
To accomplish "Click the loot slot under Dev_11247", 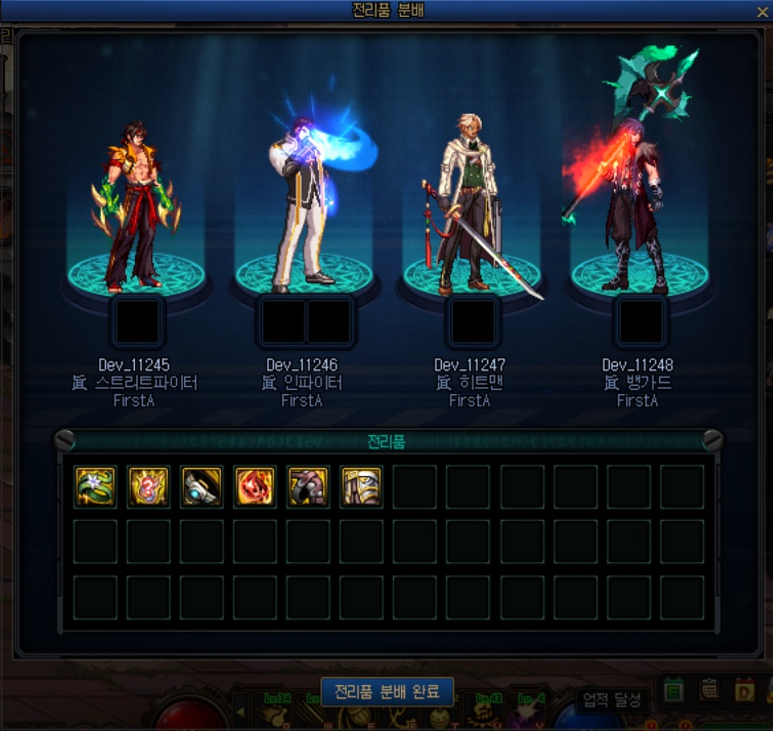I will [x=473, y=322].
